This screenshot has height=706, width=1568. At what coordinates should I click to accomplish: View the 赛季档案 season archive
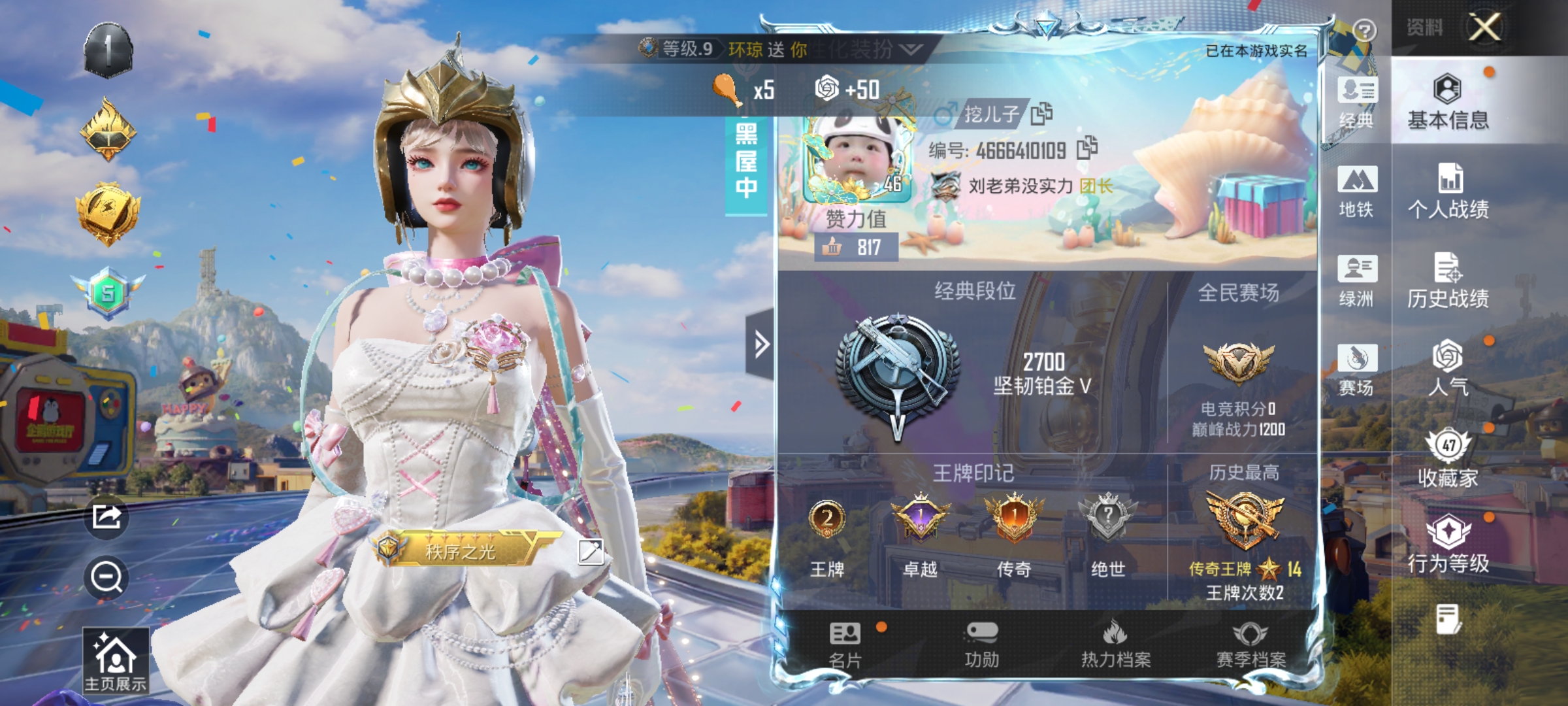pos(1250,645)
